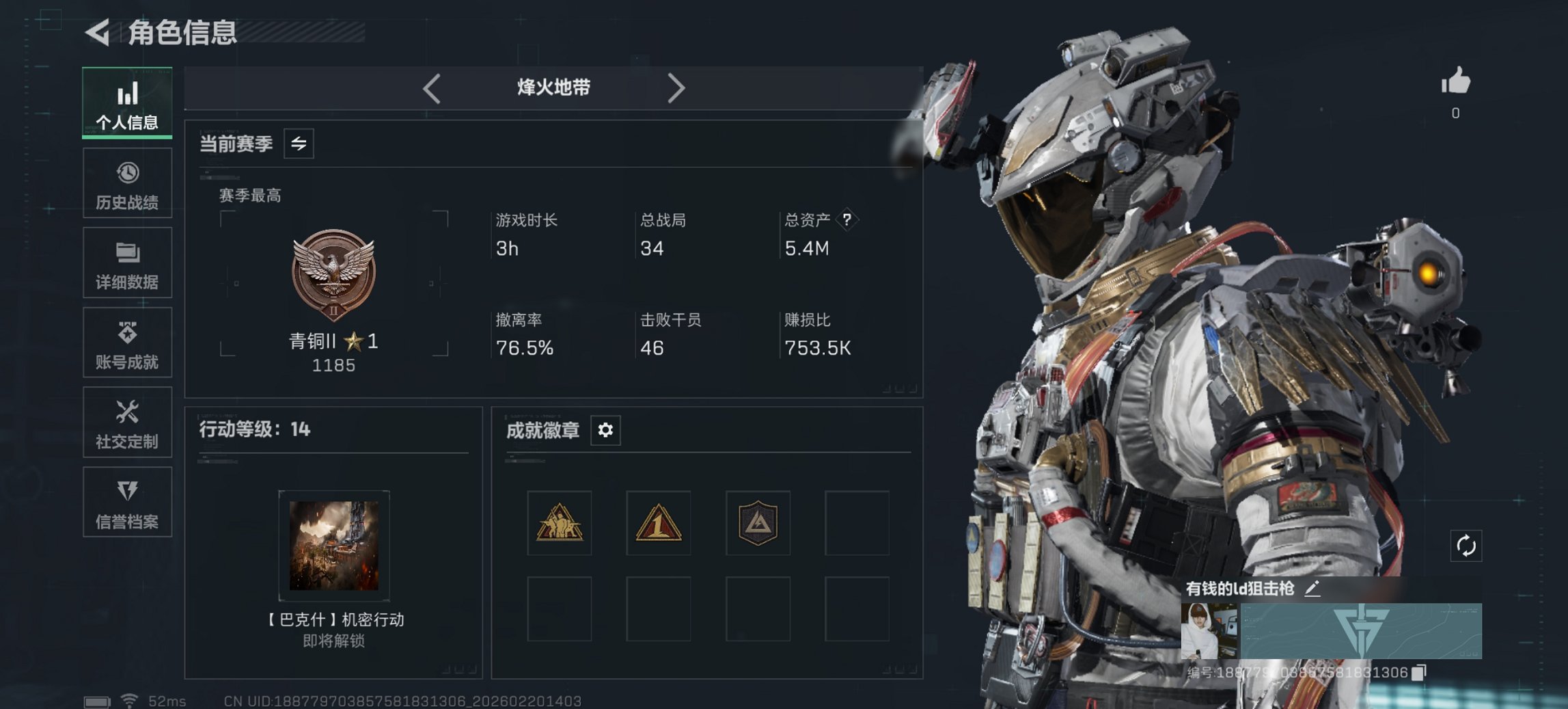Open the 详细数据 panel
This screenshot has width=1568, height=709.
127,263
